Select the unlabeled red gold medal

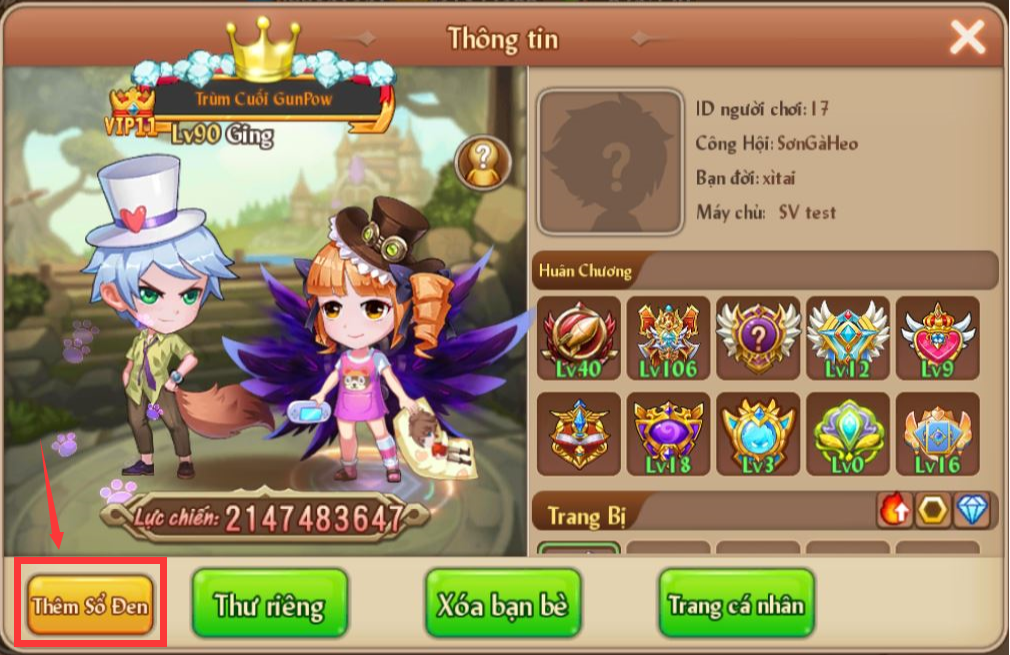pos(578,433)
